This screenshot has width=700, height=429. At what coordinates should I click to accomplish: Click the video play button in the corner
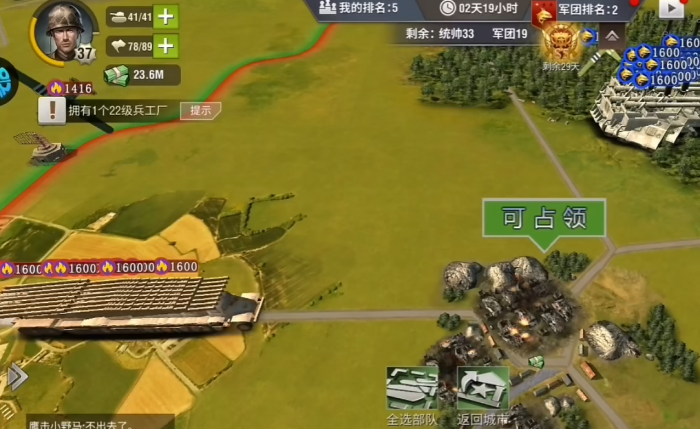tap(670, 9)
